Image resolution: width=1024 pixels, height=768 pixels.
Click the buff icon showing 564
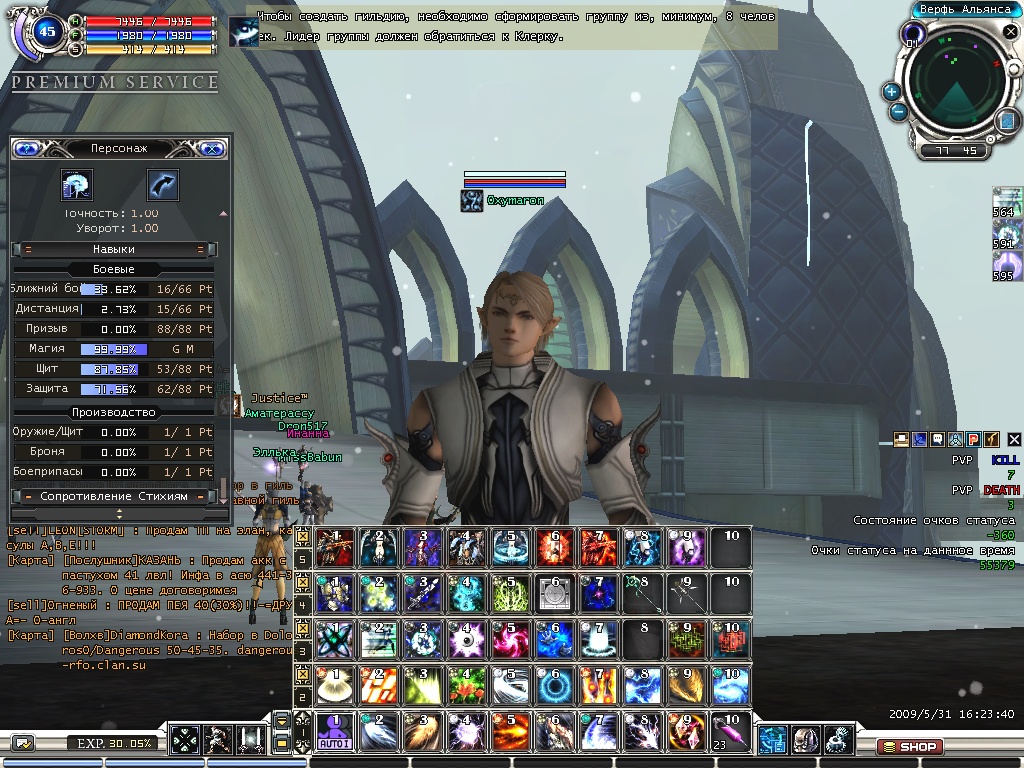coord(1007,200)
